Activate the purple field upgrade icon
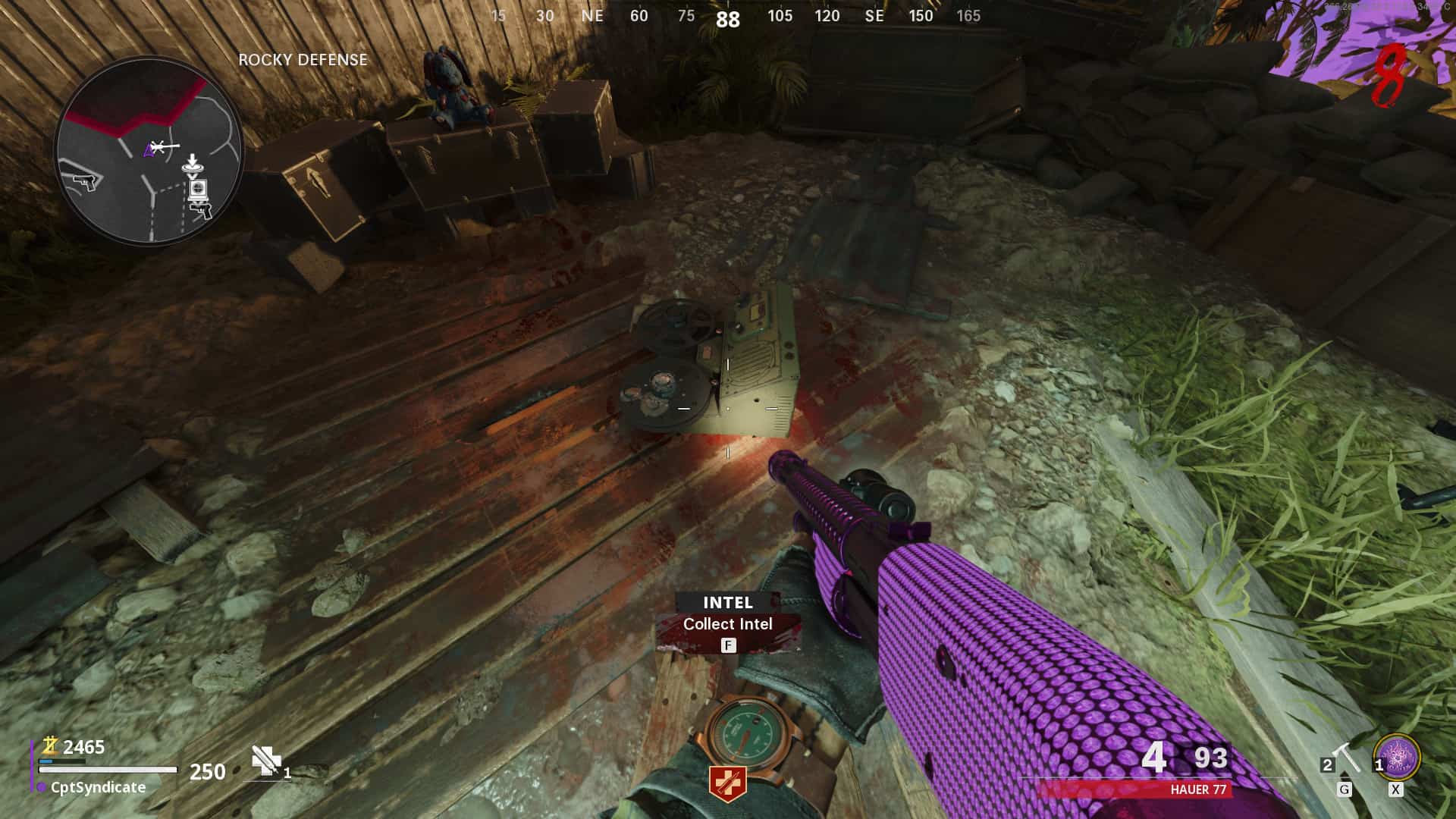Image resolution: width=1456 pixels, height=819 pixels. (1396, 757)
